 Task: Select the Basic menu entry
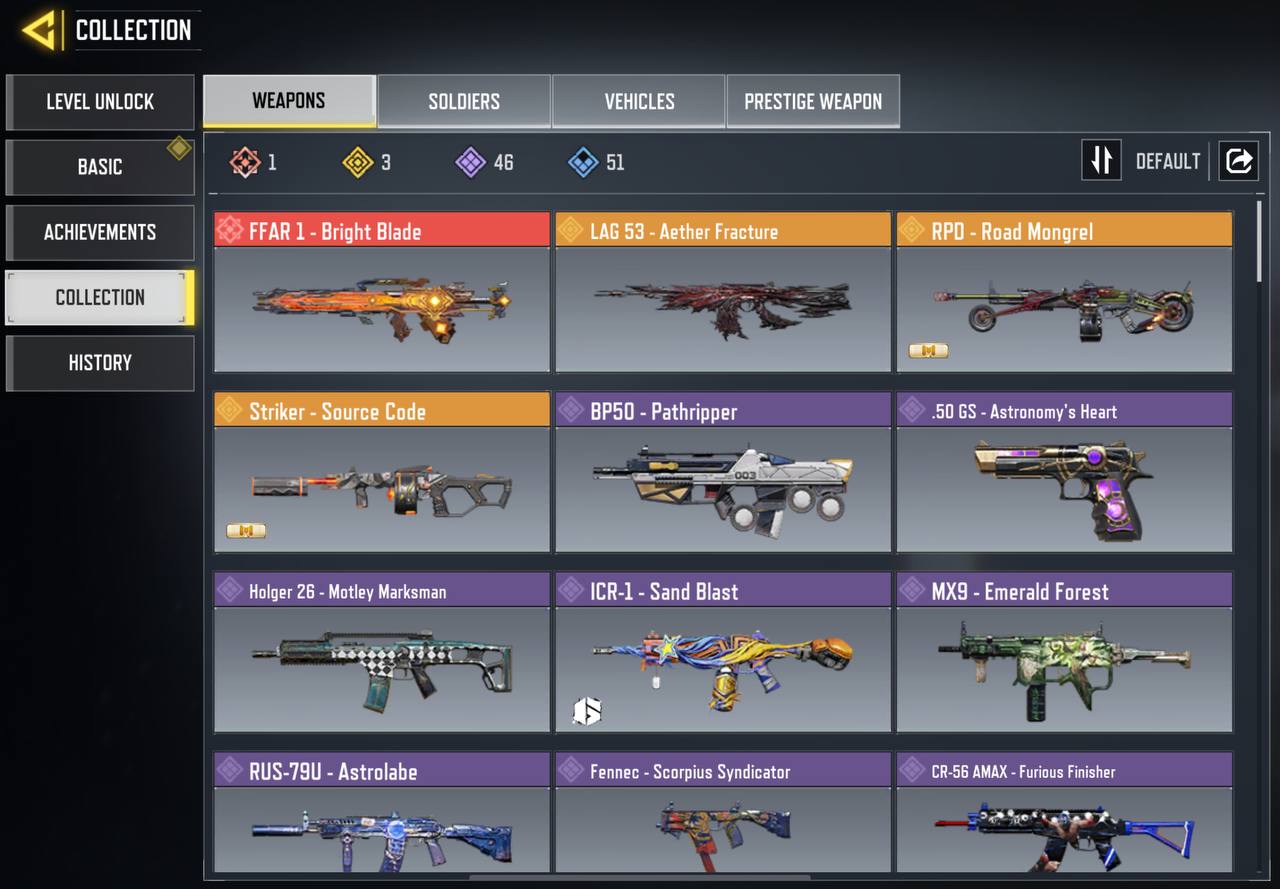(100, 167)
